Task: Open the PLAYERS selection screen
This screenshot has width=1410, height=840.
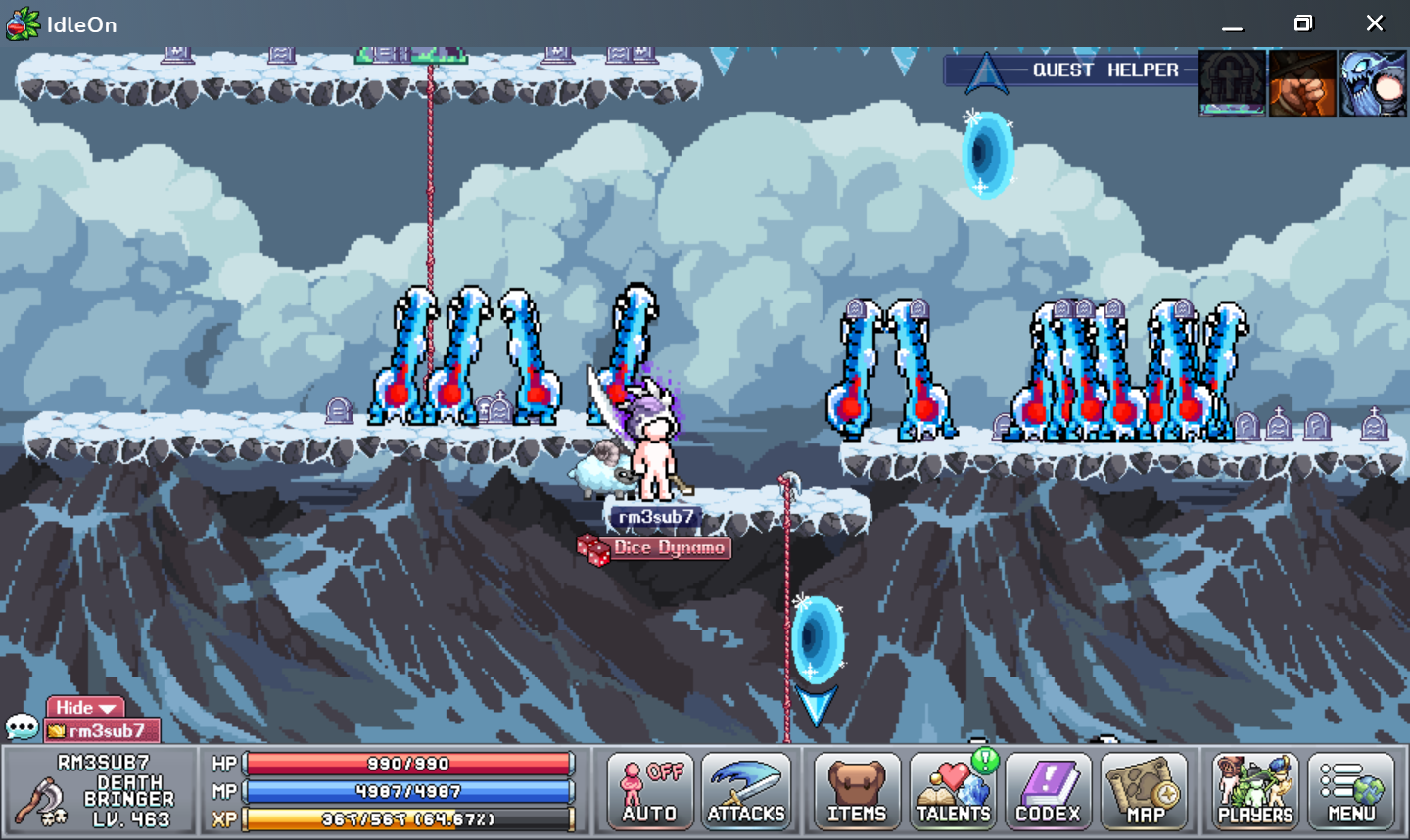Action: [x=1253, y=791]
